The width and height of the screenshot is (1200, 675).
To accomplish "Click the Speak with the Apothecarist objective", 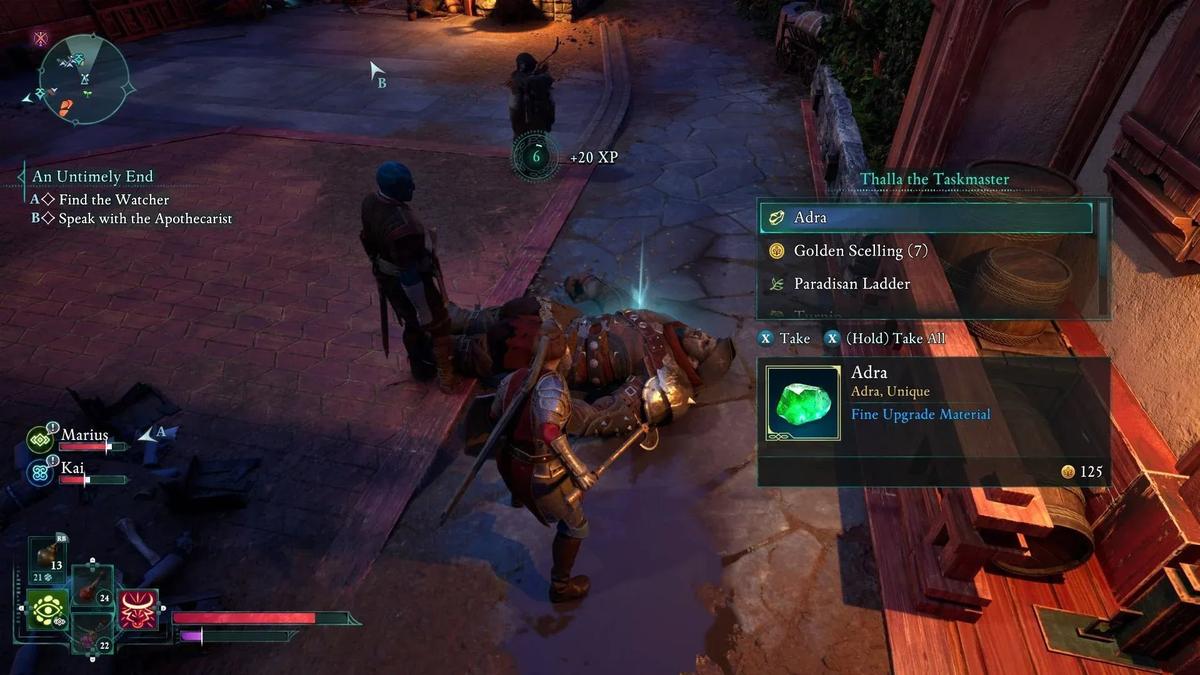I will point(145,218).
